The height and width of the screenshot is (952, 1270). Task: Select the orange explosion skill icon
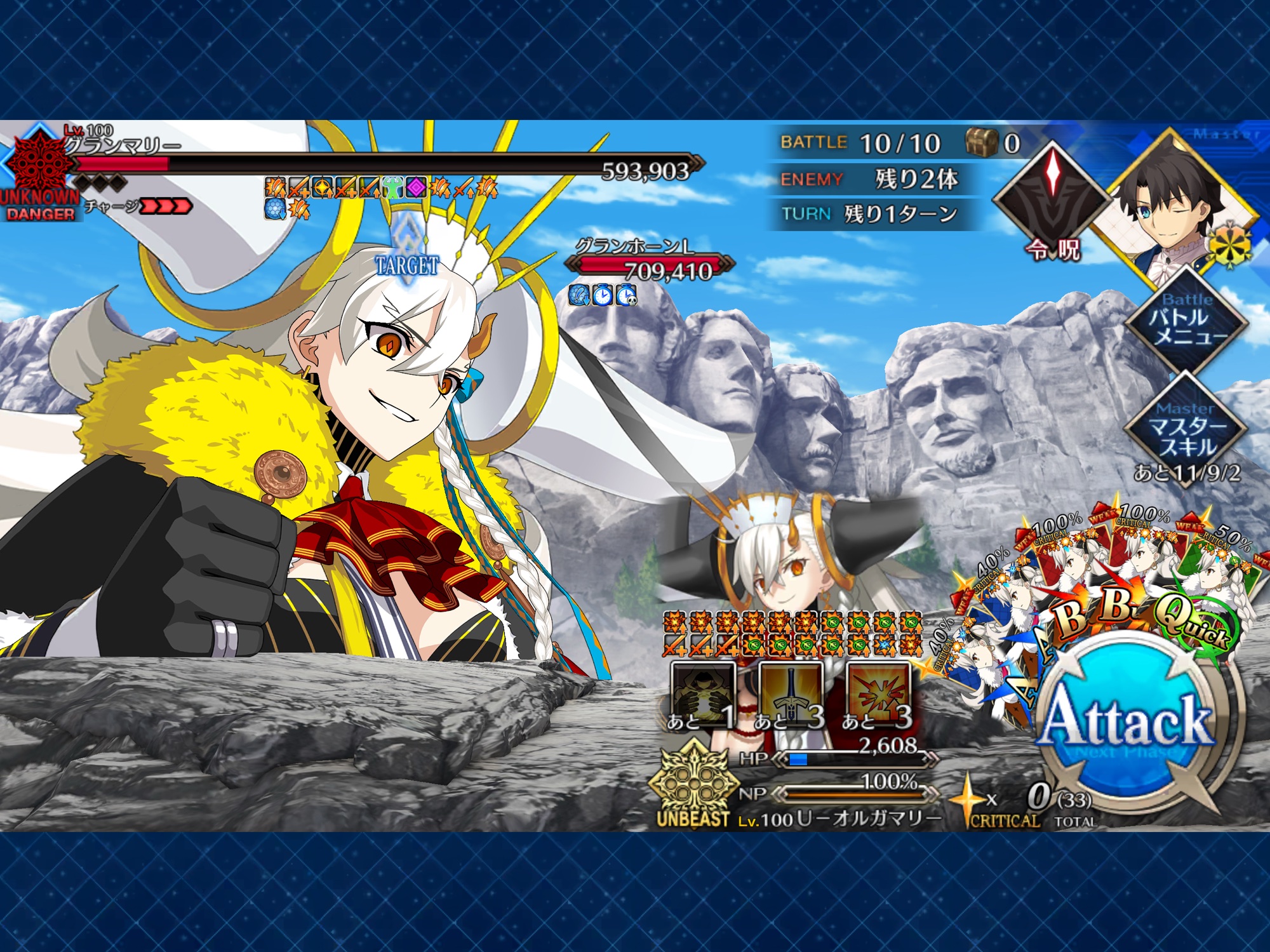coord(878,695)
